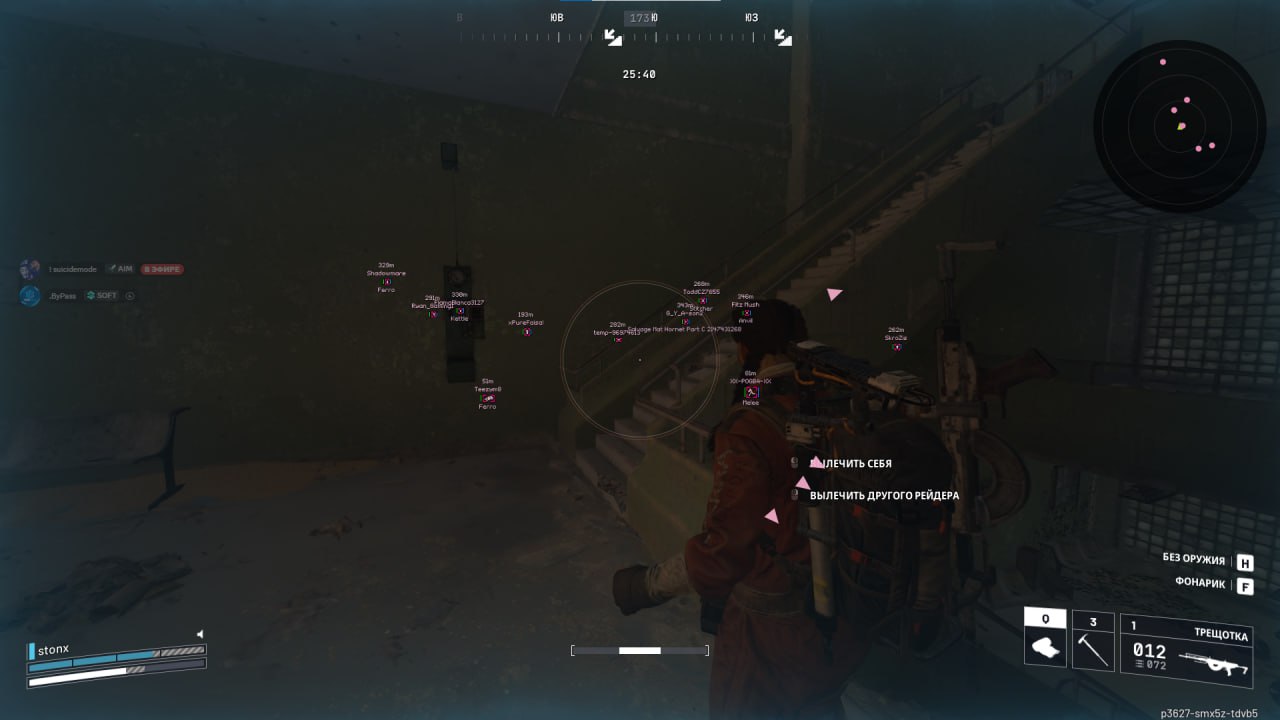Click the stamina progress bar at bottom center
Screen dimensions: 1280x720
pyautogui.click(x=640, y=650)
